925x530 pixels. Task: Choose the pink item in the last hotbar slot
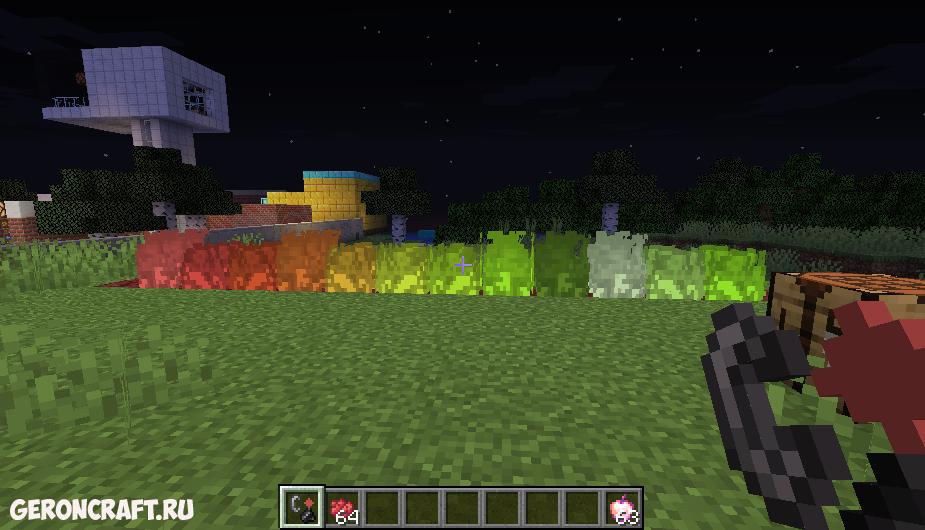pyautogui.click(x=622, y=507)
